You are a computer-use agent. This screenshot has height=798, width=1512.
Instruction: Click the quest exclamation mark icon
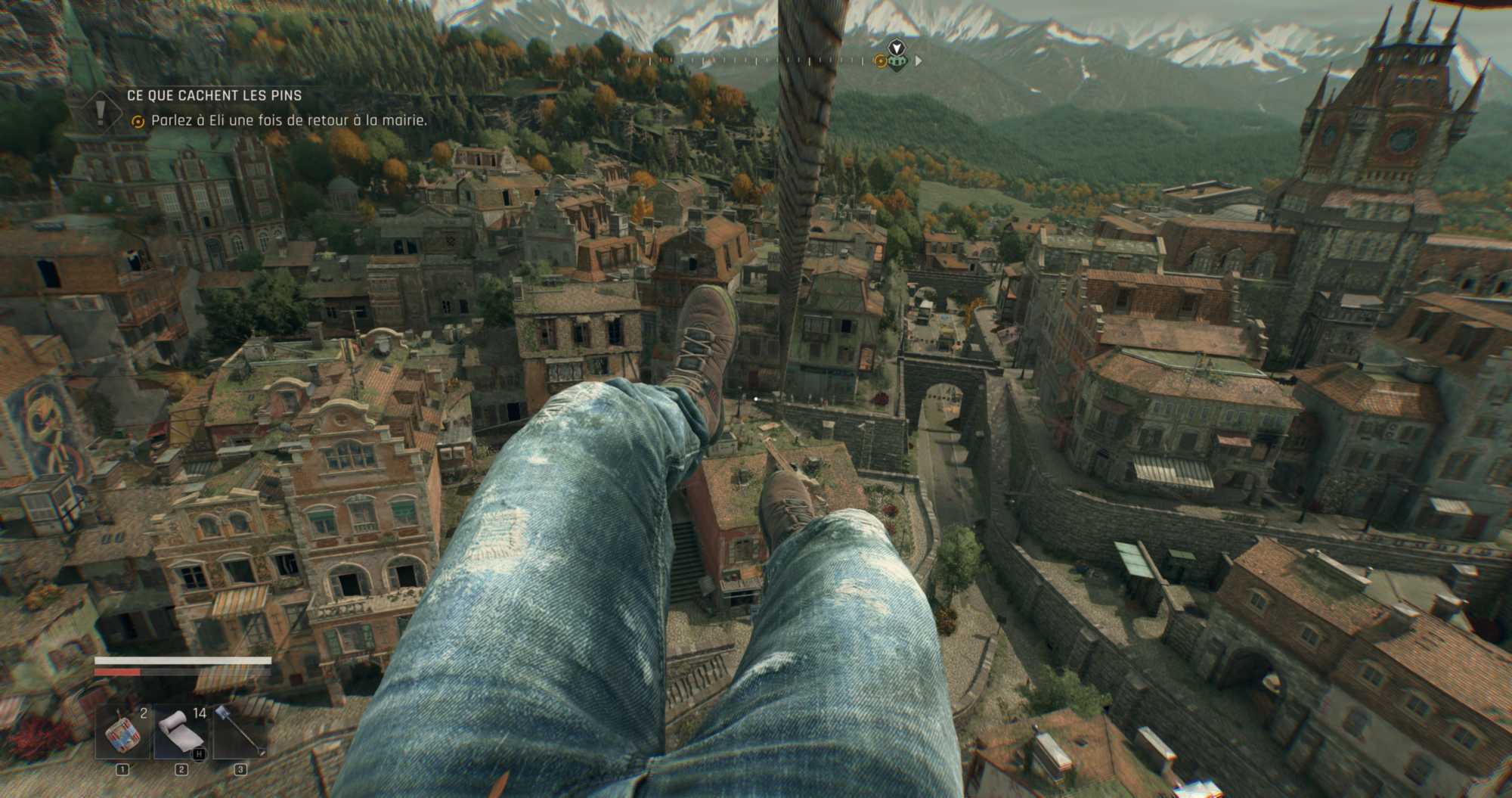(x=101, y=110)
